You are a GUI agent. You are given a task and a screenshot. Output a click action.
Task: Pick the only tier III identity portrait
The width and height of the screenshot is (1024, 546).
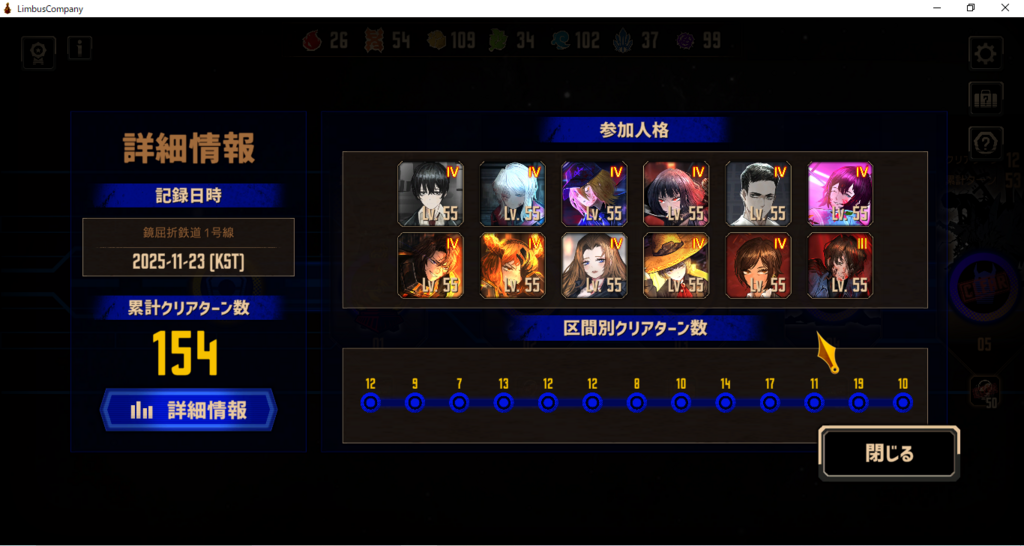pyautogui.click(x=840, y=265)
